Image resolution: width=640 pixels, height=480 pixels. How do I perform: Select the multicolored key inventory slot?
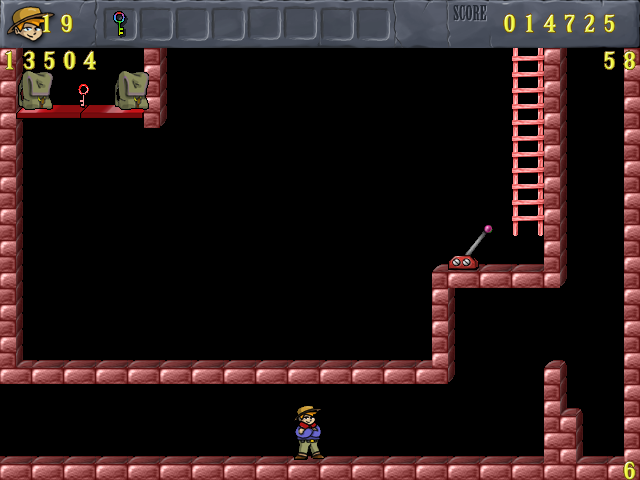point(119,23)
